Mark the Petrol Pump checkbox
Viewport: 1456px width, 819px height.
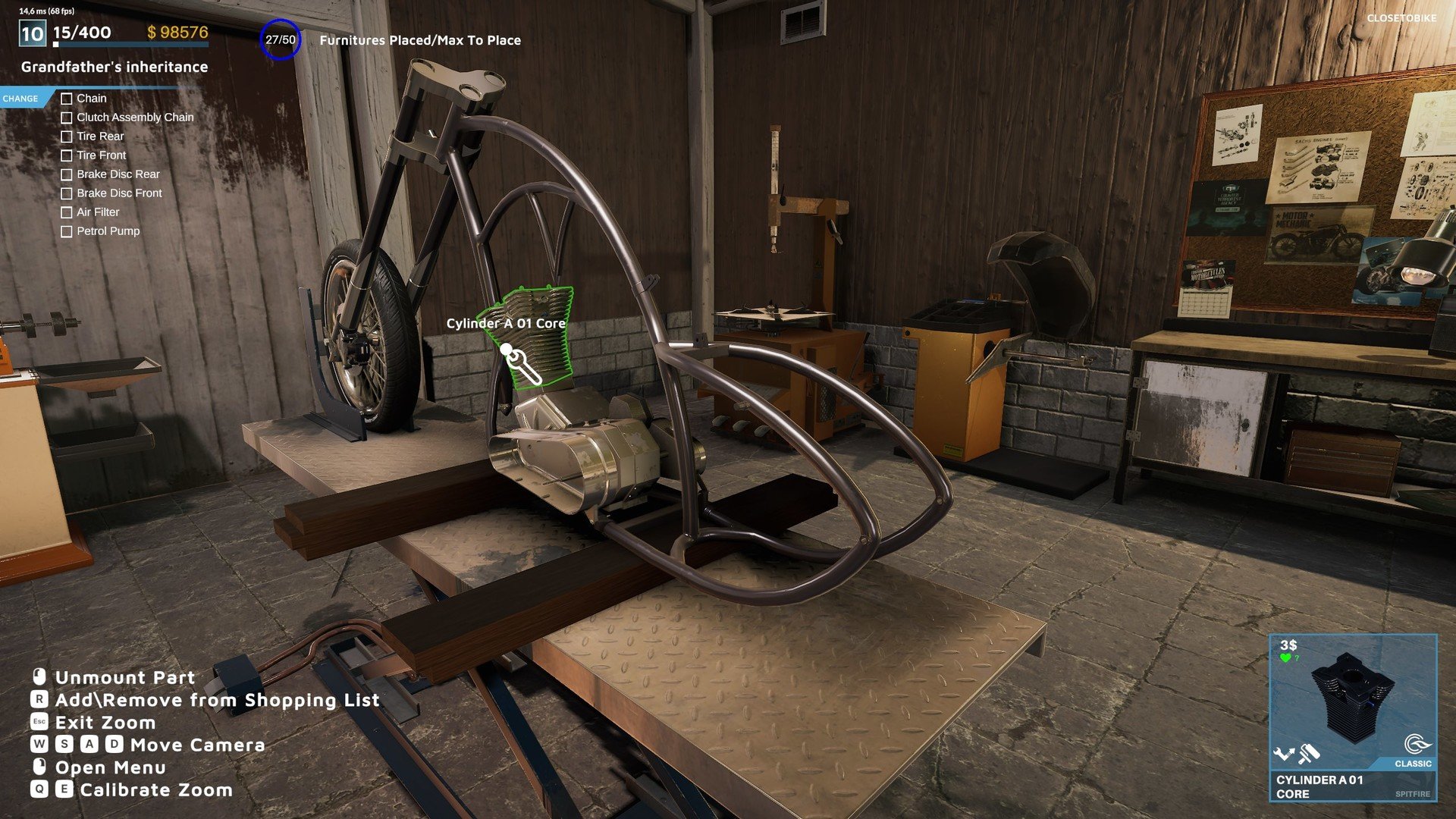click(67, 231)
